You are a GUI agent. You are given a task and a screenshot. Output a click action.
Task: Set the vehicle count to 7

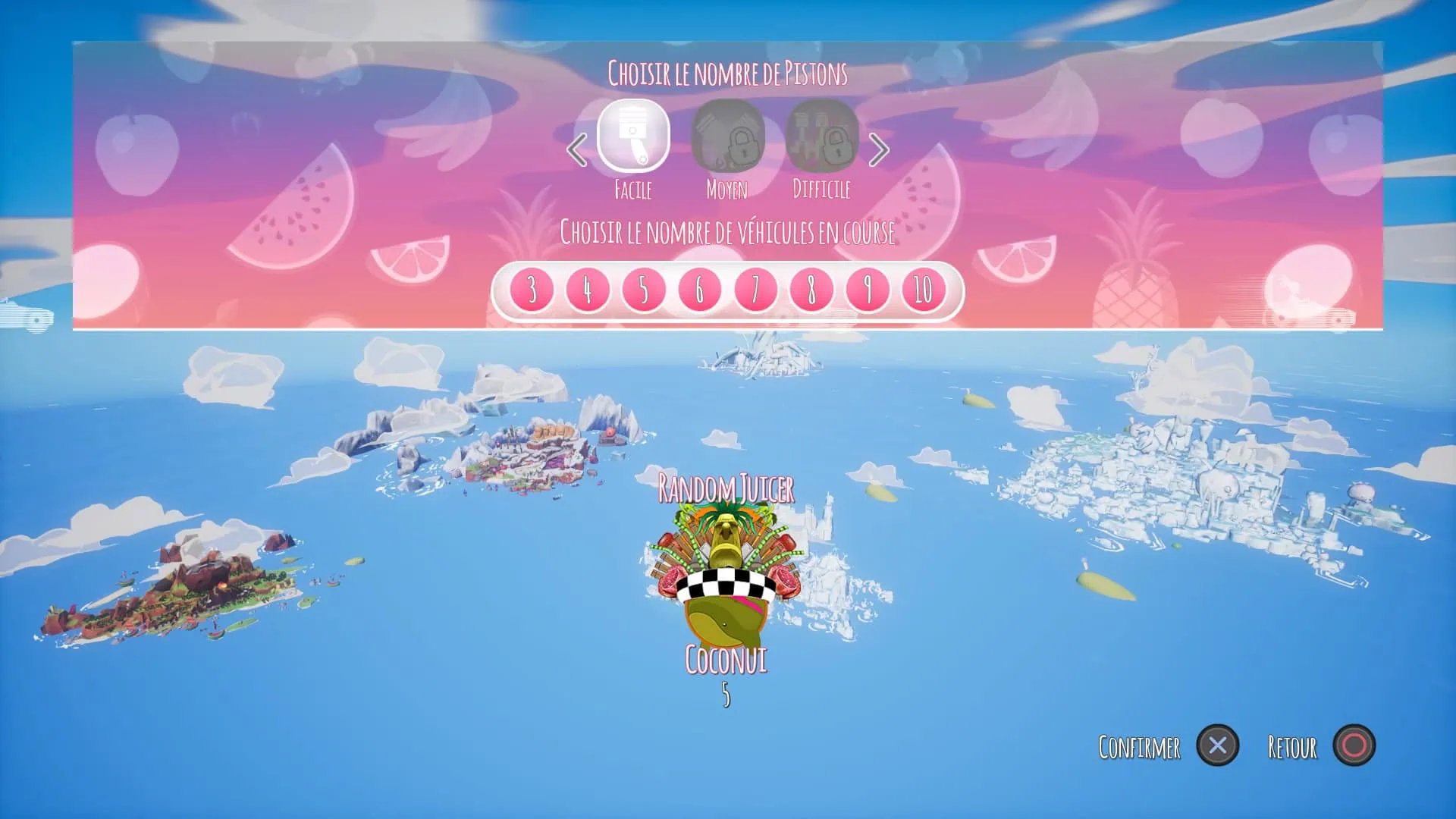(755, 290)
